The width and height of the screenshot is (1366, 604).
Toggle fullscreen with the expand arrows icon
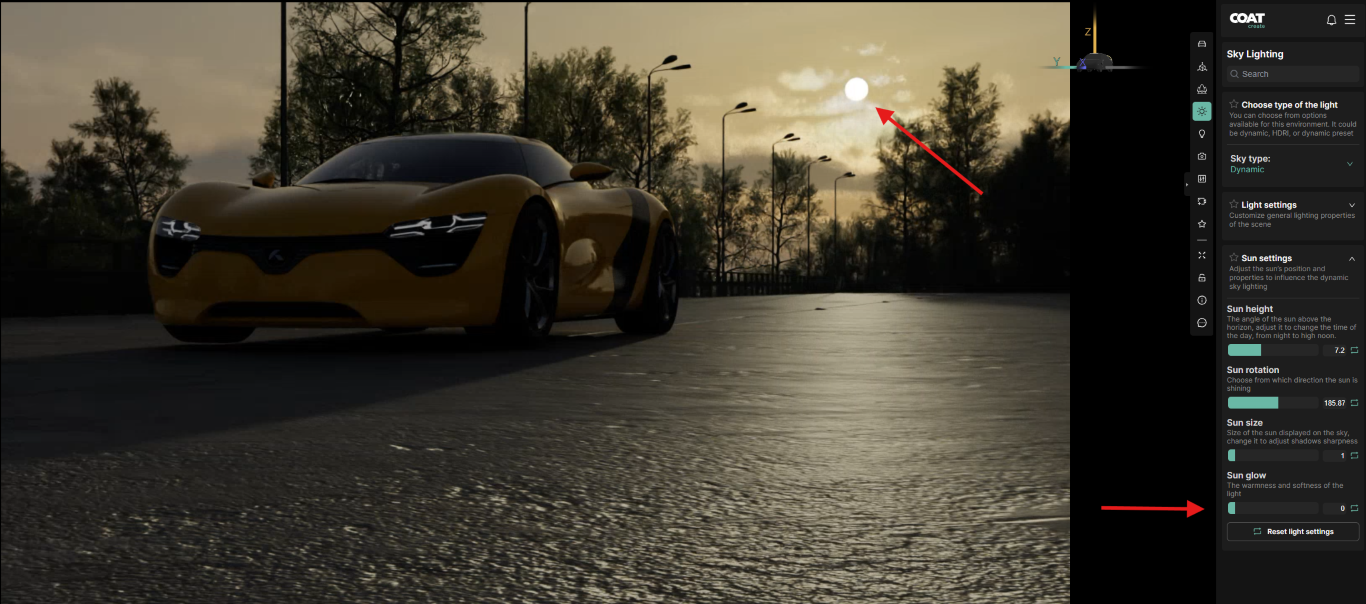click(x=1202, y=255)
